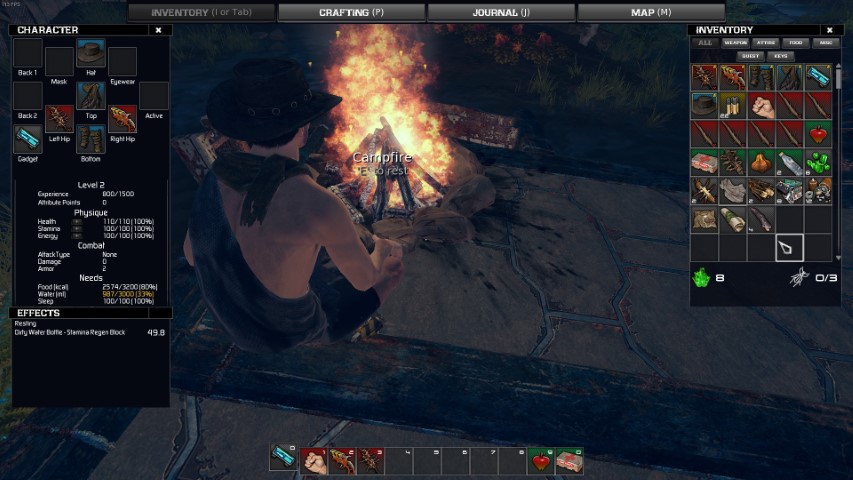Image resolution: width=853 pixels, height=480 pixels.
Task: Close the Character panel
Action: pos(158,30)
